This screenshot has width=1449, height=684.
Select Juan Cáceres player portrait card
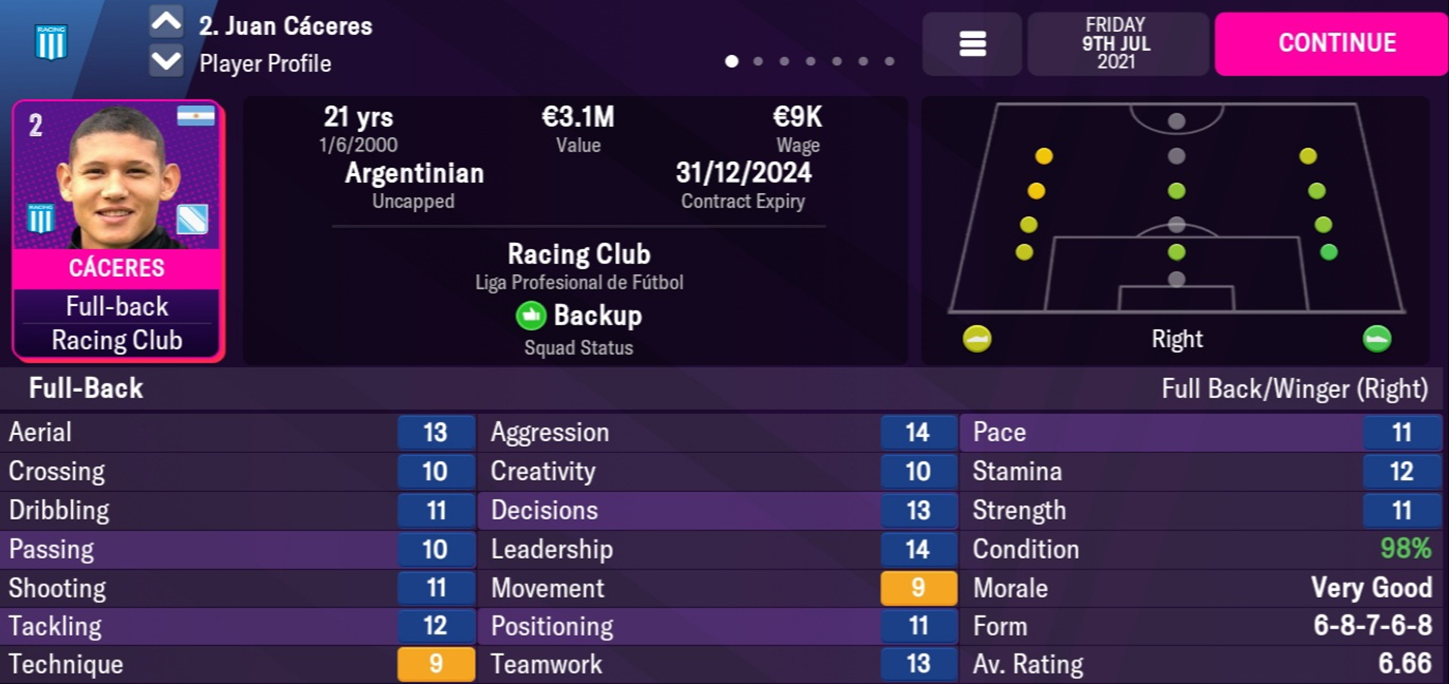(x=118, y=229)
